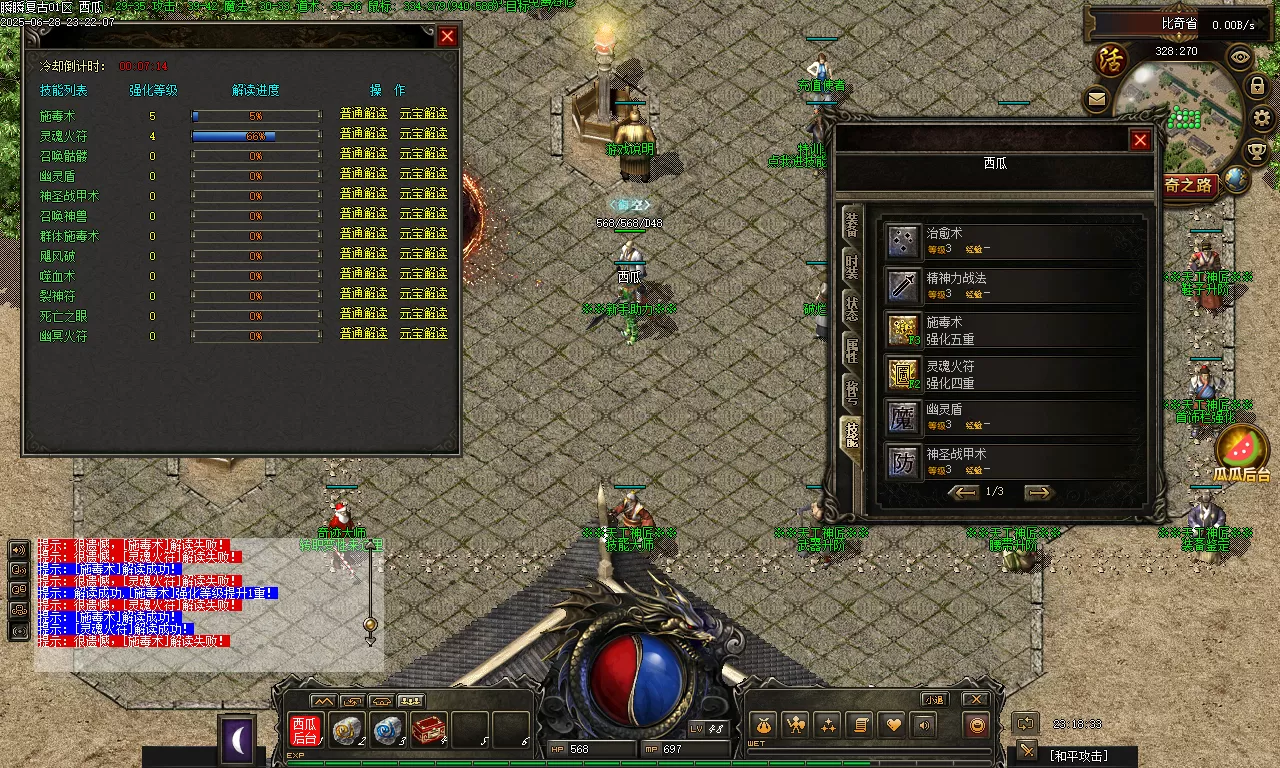The width and height of the screenshot is (1280, 768).
Task: Choose 普通解读 for 施毒术
Action: pos(363,114)
